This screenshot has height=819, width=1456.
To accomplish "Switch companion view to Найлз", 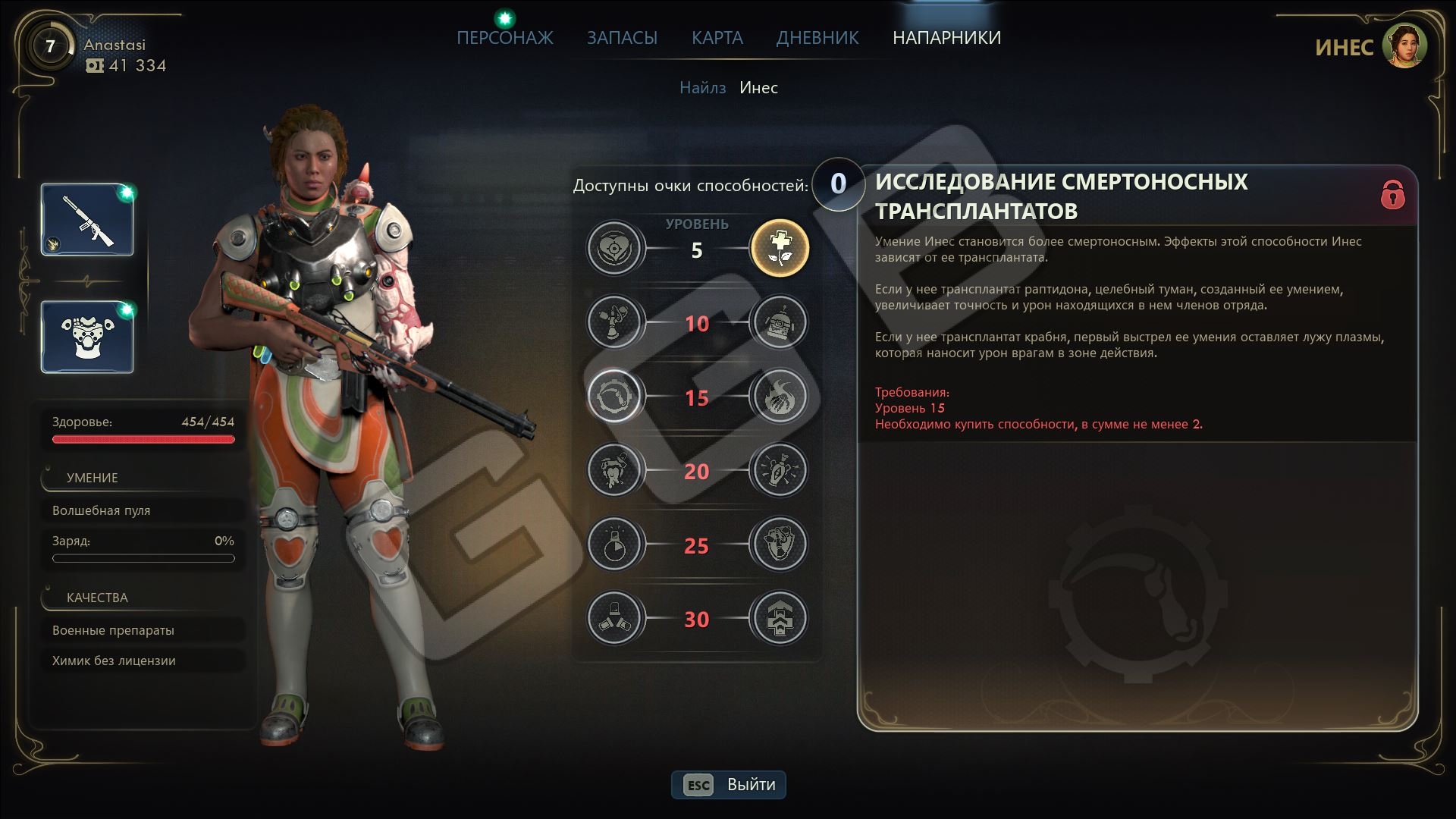I will tap(702, 88).
